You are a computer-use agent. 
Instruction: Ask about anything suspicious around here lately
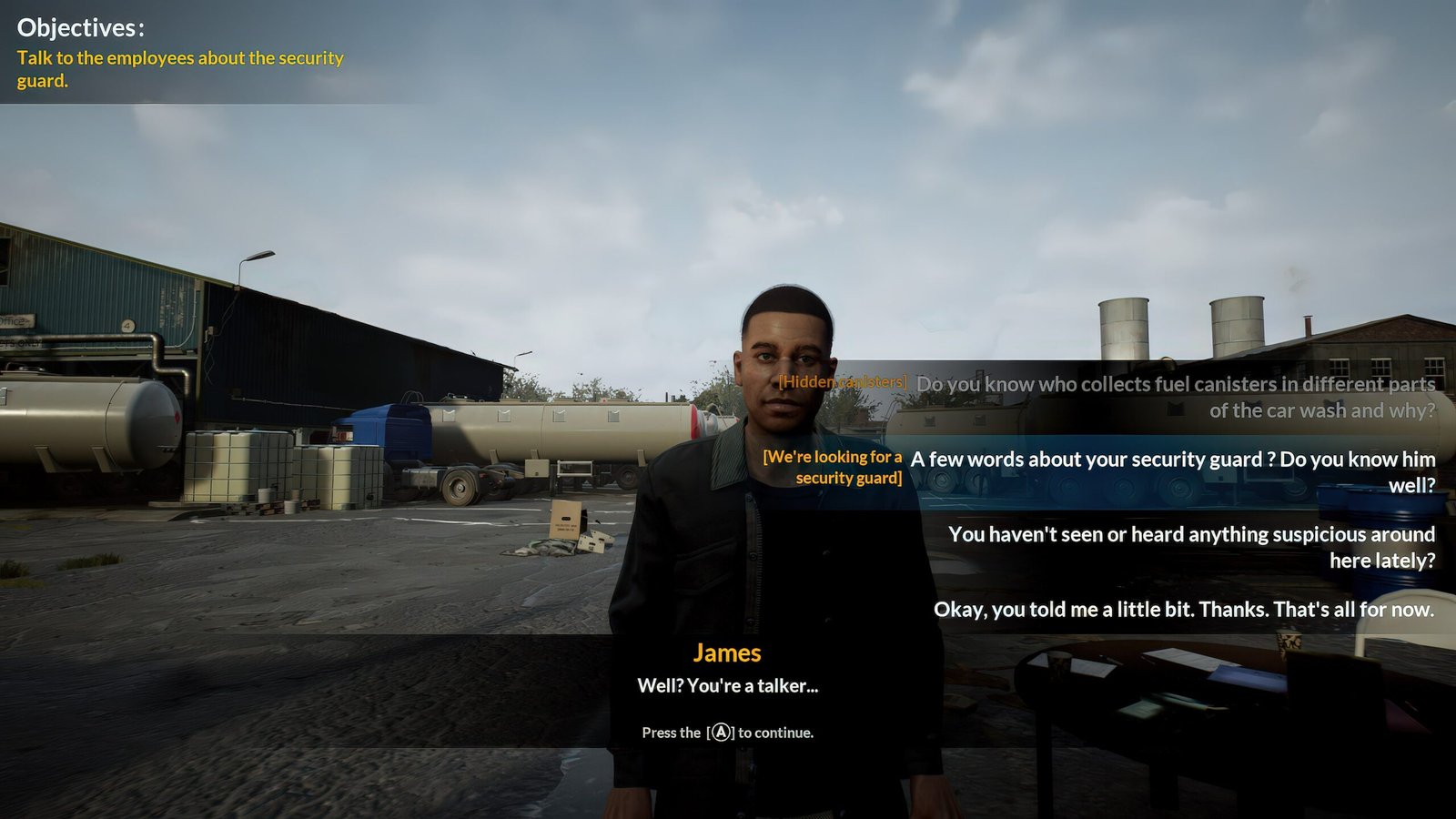coord(1191,547)
